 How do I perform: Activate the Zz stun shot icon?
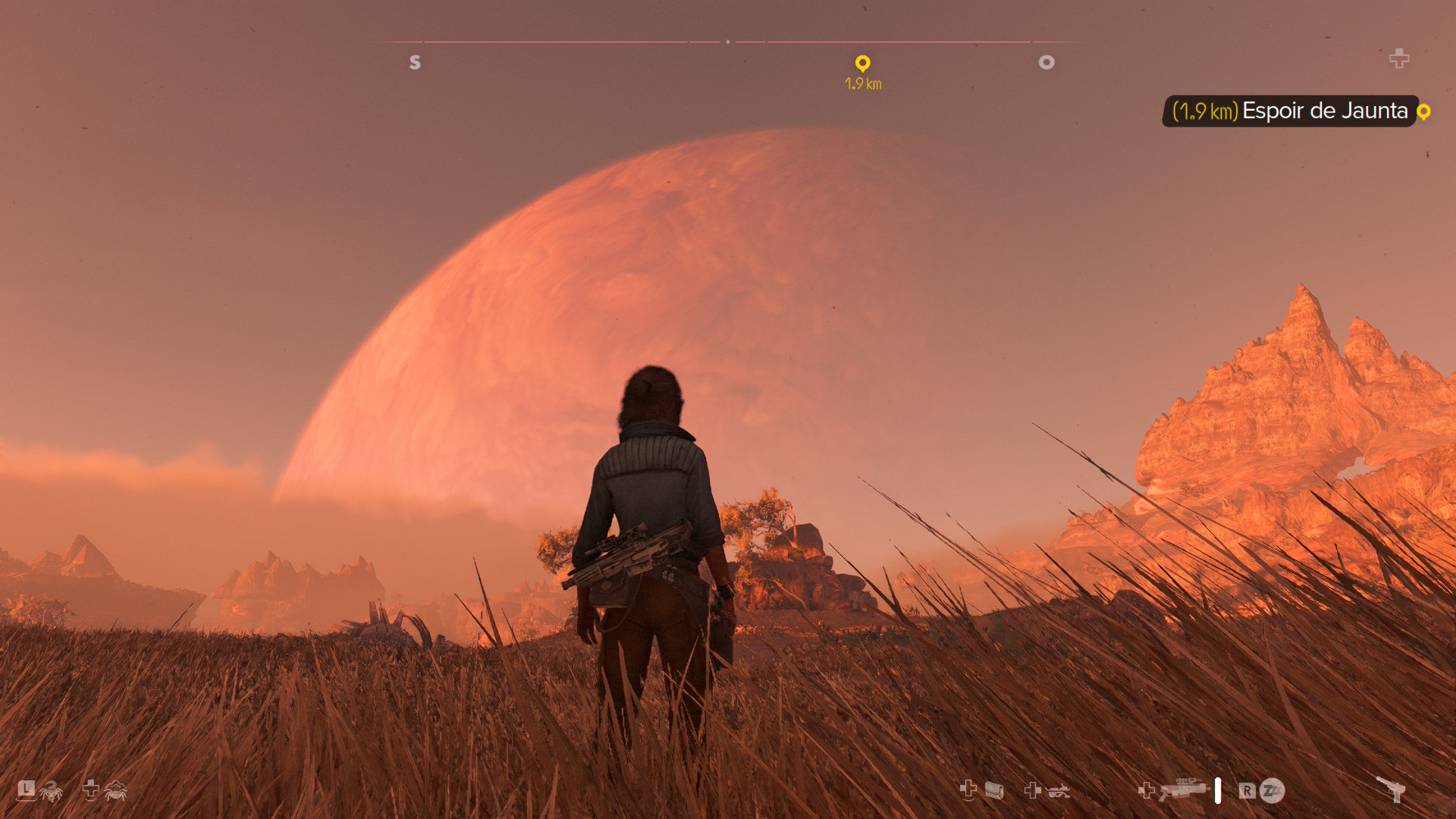1272,791
